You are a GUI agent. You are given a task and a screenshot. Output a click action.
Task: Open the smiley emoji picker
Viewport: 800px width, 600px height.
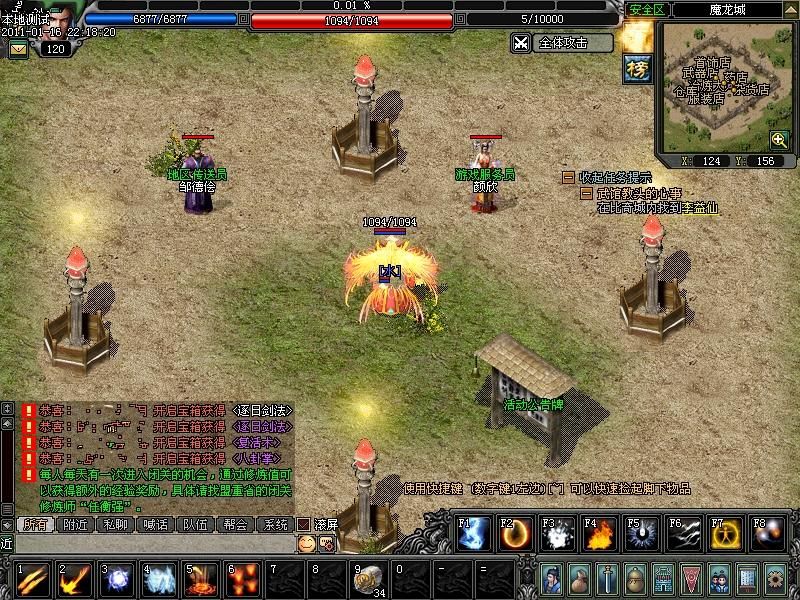306,543
